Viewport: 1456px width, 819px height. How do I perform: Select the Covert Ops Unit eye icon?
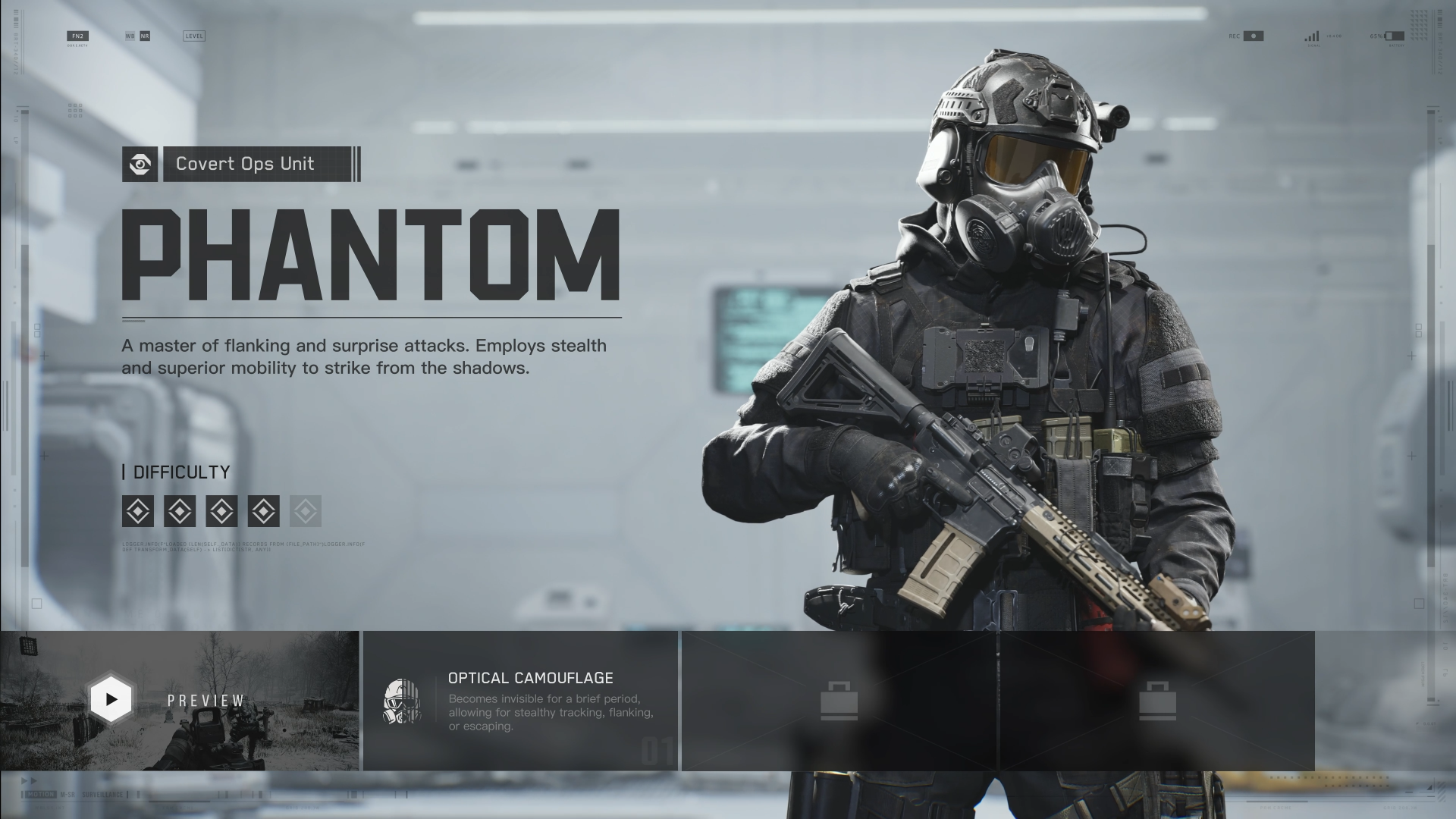coord(140,165)
